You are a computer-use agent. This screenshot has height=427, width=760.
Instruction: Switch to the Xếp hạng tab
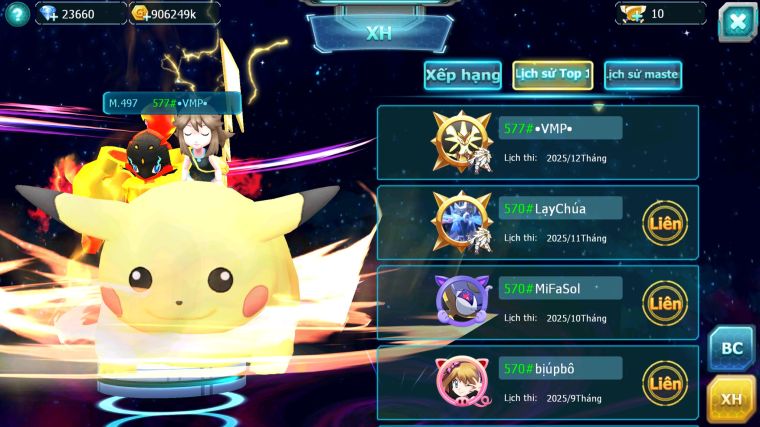(x=462, y=75)
